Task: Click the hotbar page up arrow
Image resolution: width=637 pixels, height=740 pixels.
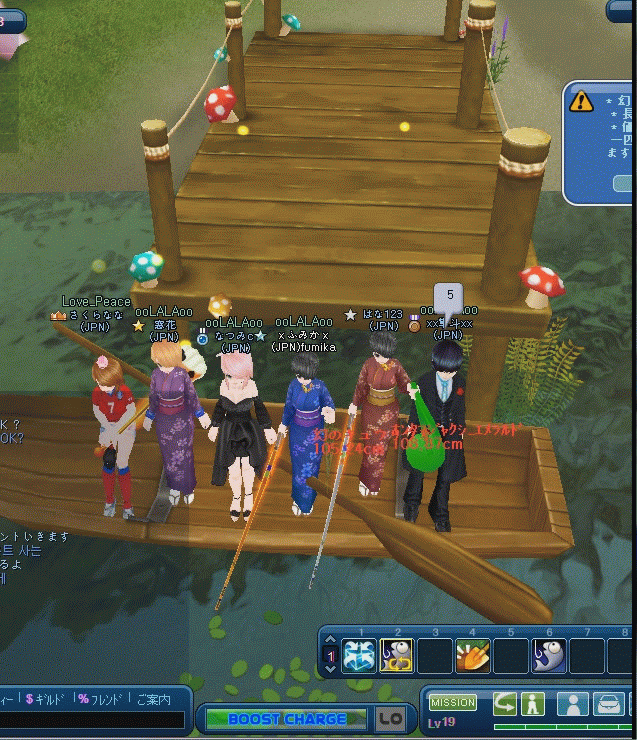Action: [x=331, y=643]
